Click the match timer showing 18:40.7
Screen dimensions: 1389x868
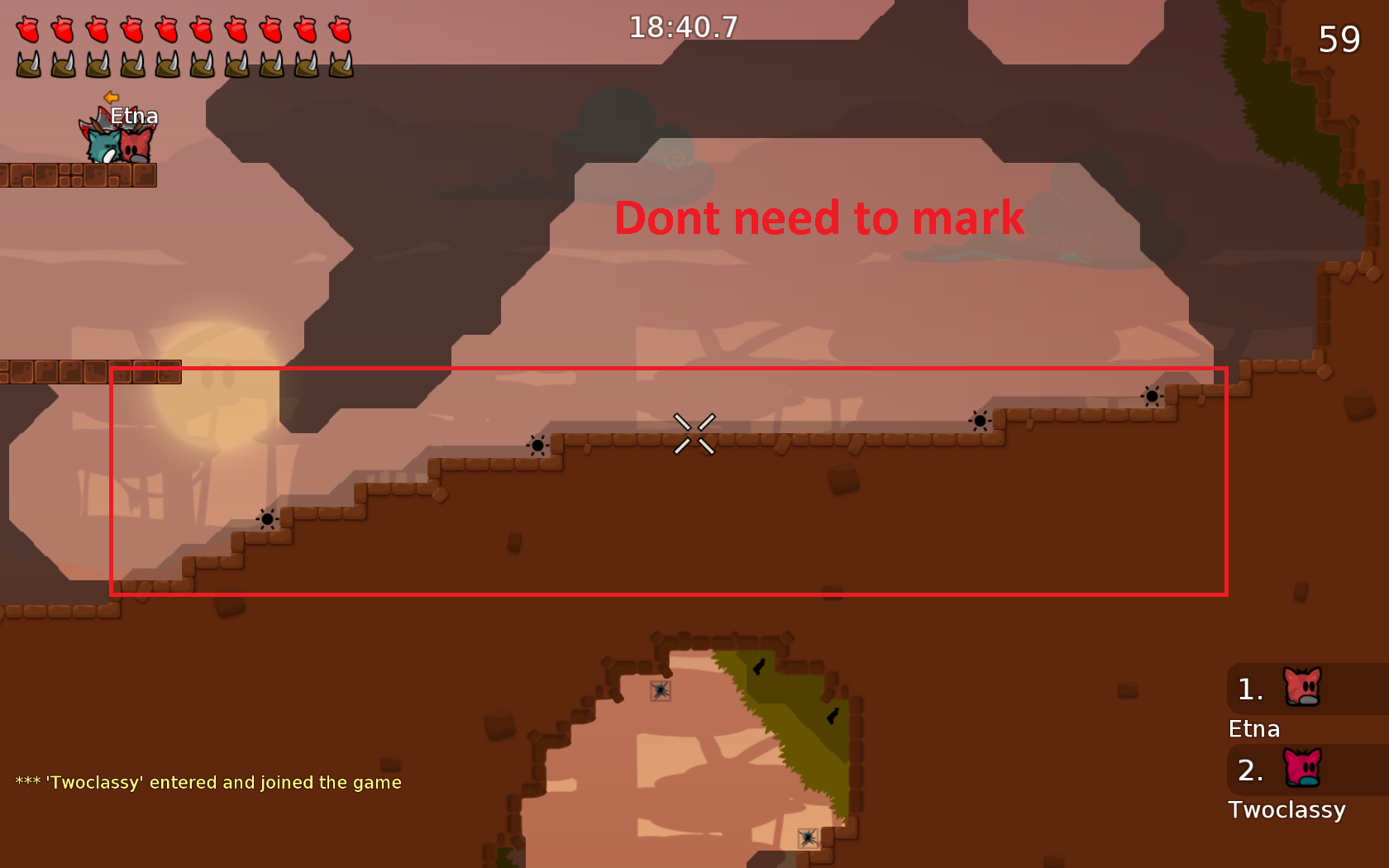tap(683, 26)
